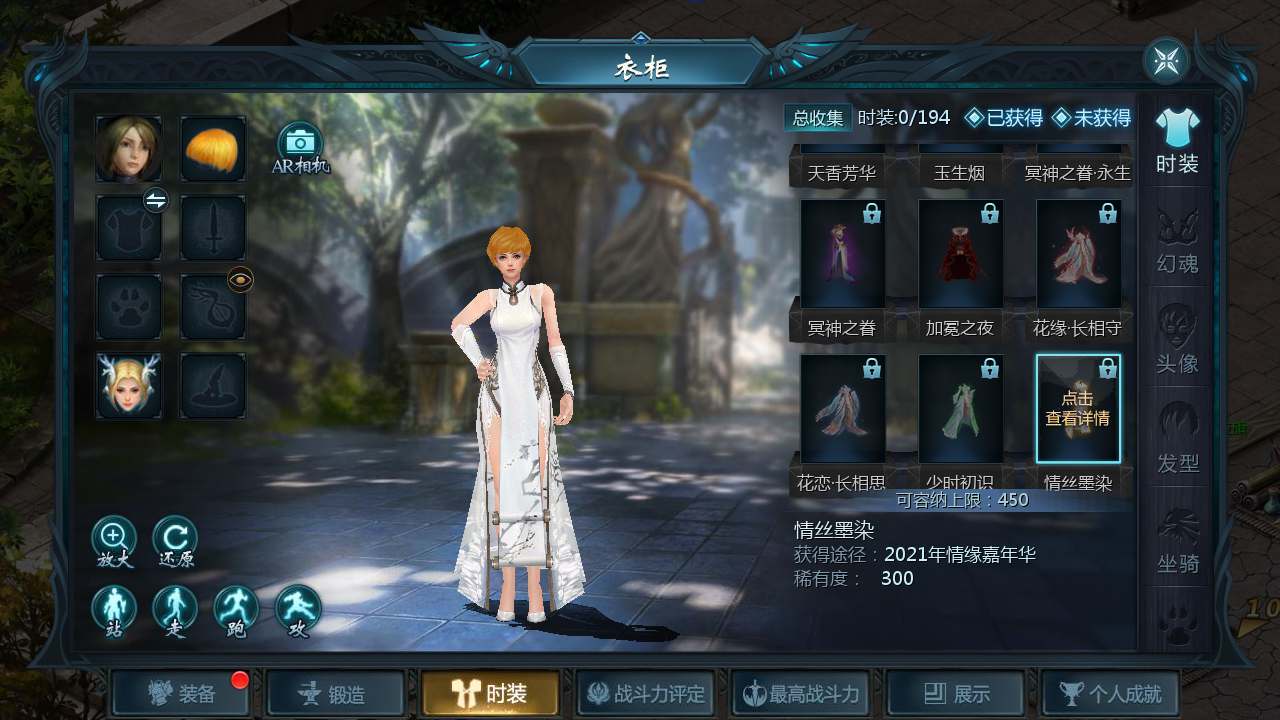
Task: Open the 头像 avatar tab
Action: coord(1177,340)
